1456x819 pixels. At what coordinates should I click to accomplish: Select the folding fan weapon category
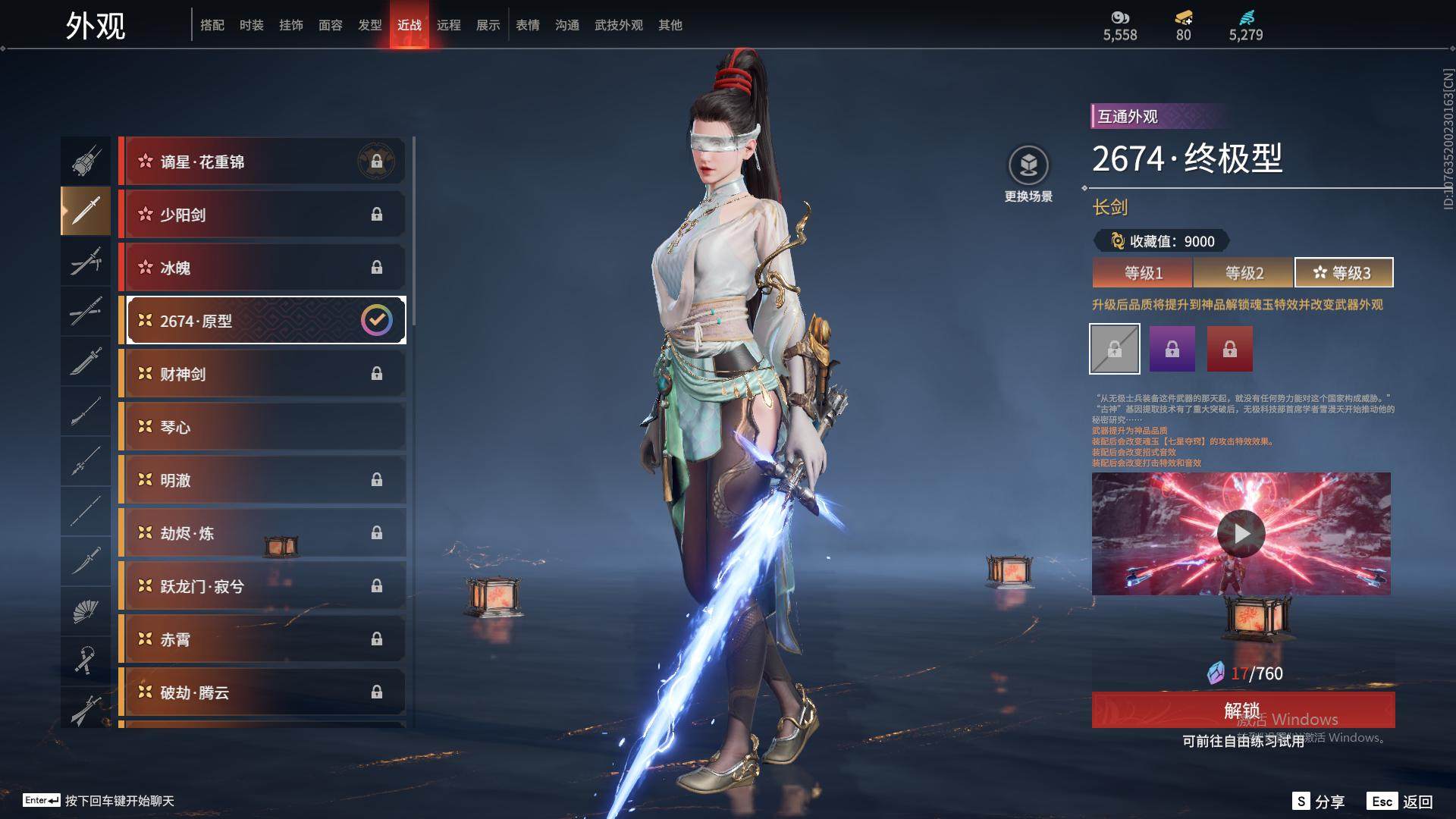coord(86,611)
